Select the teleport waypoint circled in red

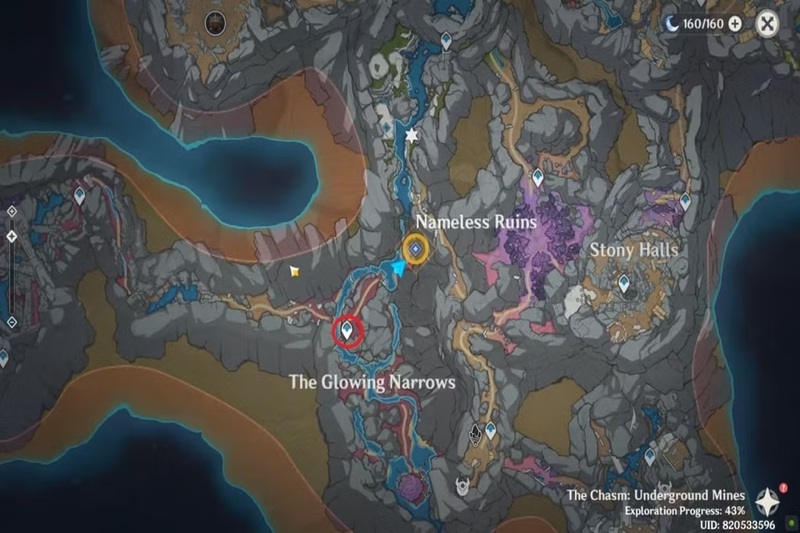[349, 328]
